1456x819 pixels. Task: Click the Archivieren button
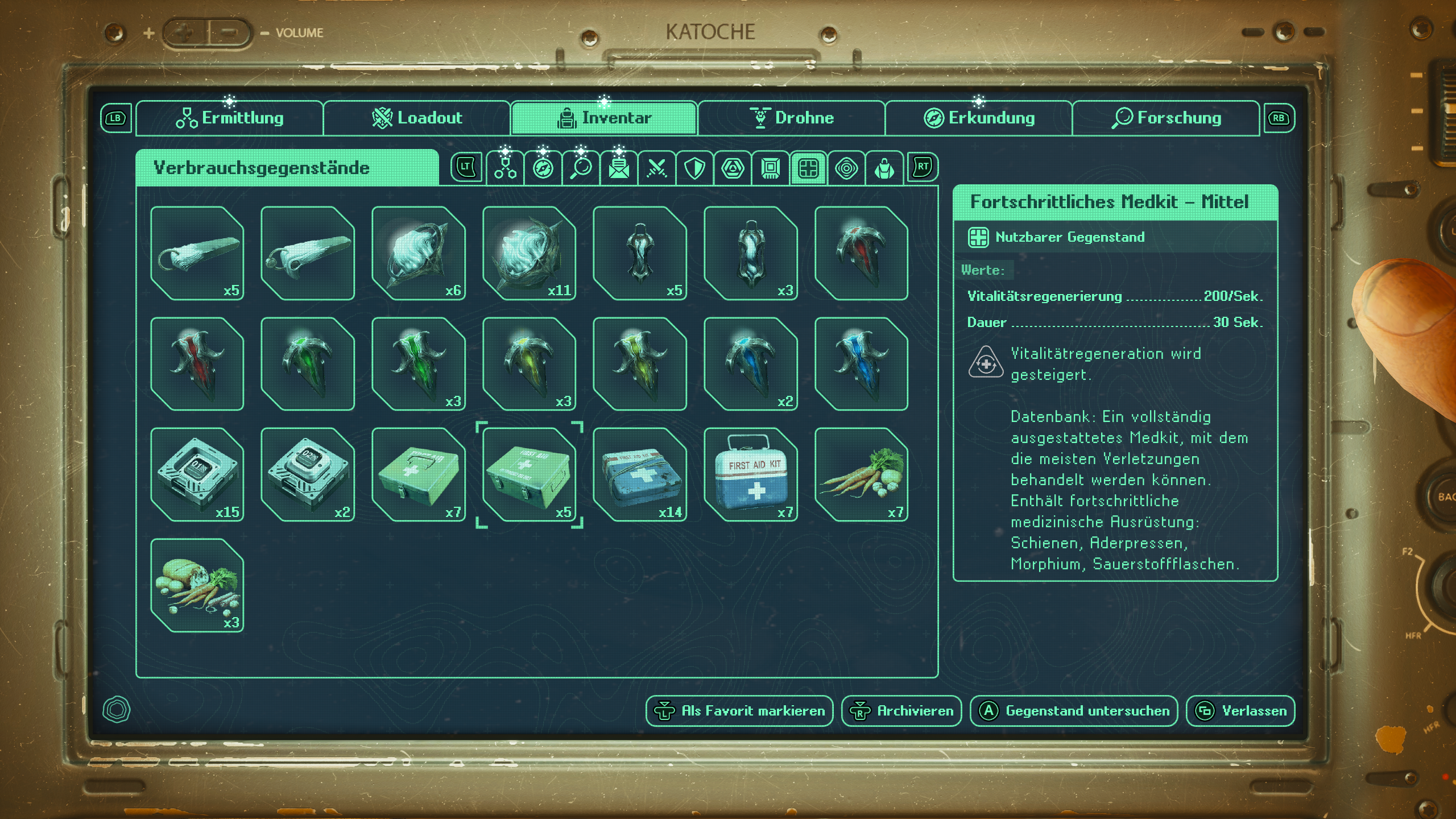point(901,710)
